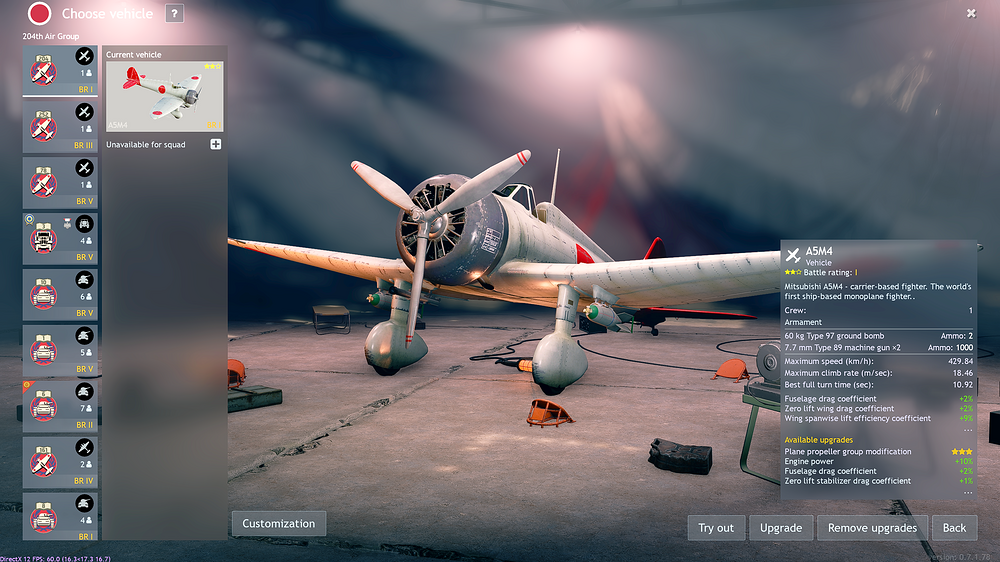Screen dimensions: 1000x562
Task: Select the BR V single-pilot plane squad
Action: click(x=60, y=182)
